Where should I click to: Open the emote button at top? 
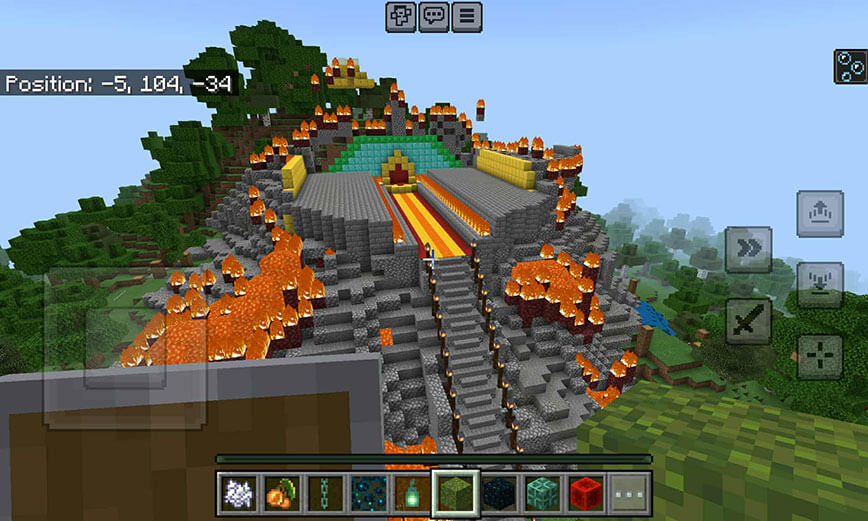(401, 17)
